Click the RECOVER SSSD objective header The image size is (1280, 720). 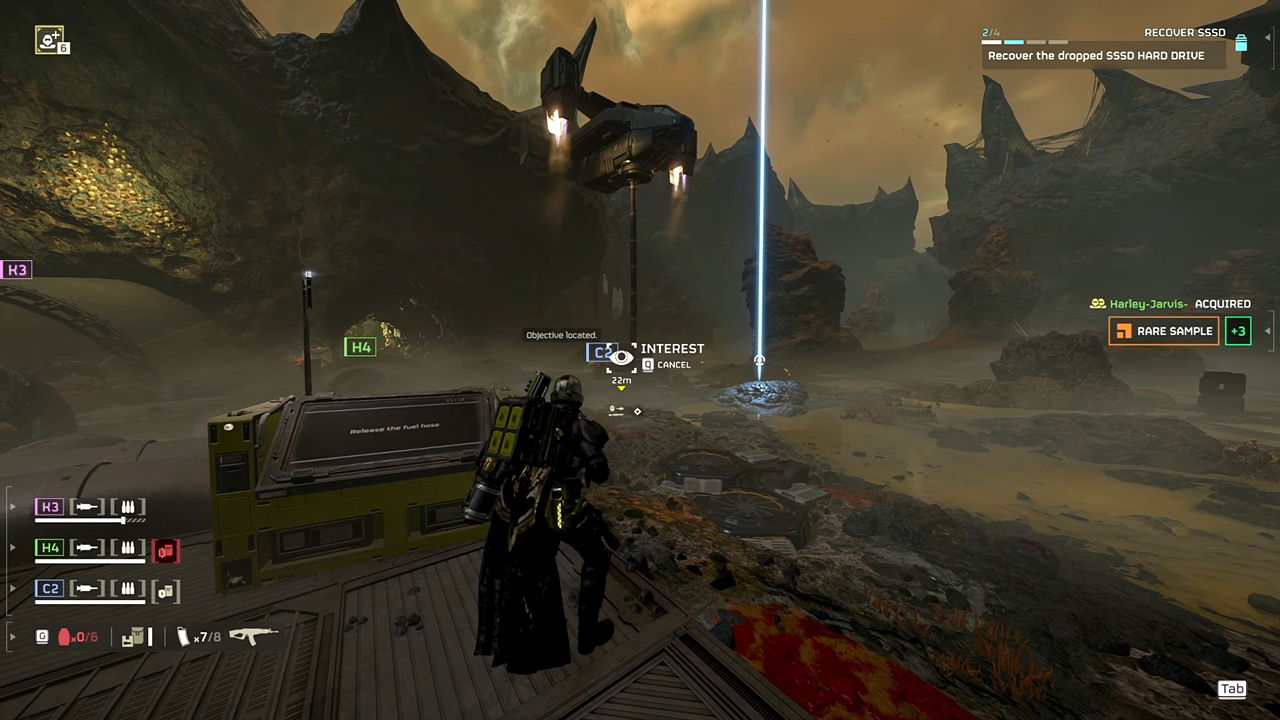point(1185,32)
